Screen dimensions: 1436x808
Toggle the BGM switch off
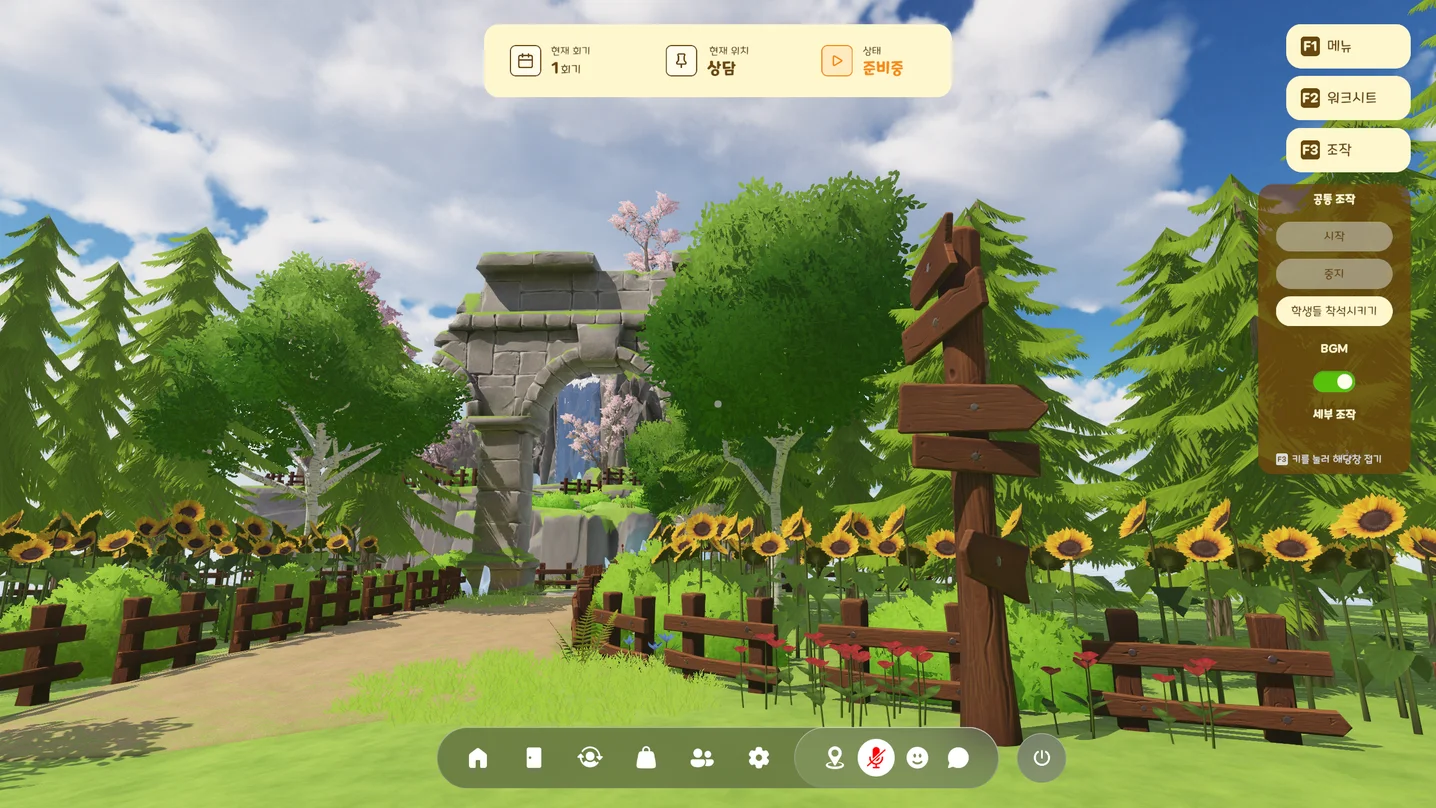pyautogui.click(x=1333, y=382)
